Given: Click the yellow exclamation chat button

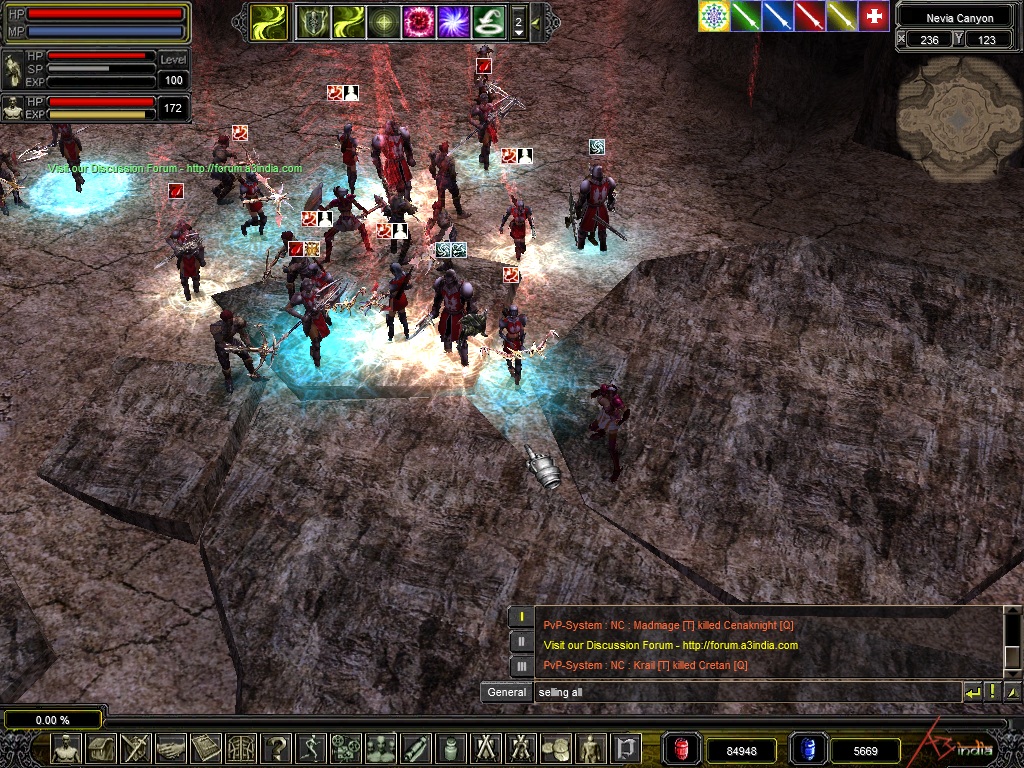Looking at the screenshot, I should click(x=992, y=692).
